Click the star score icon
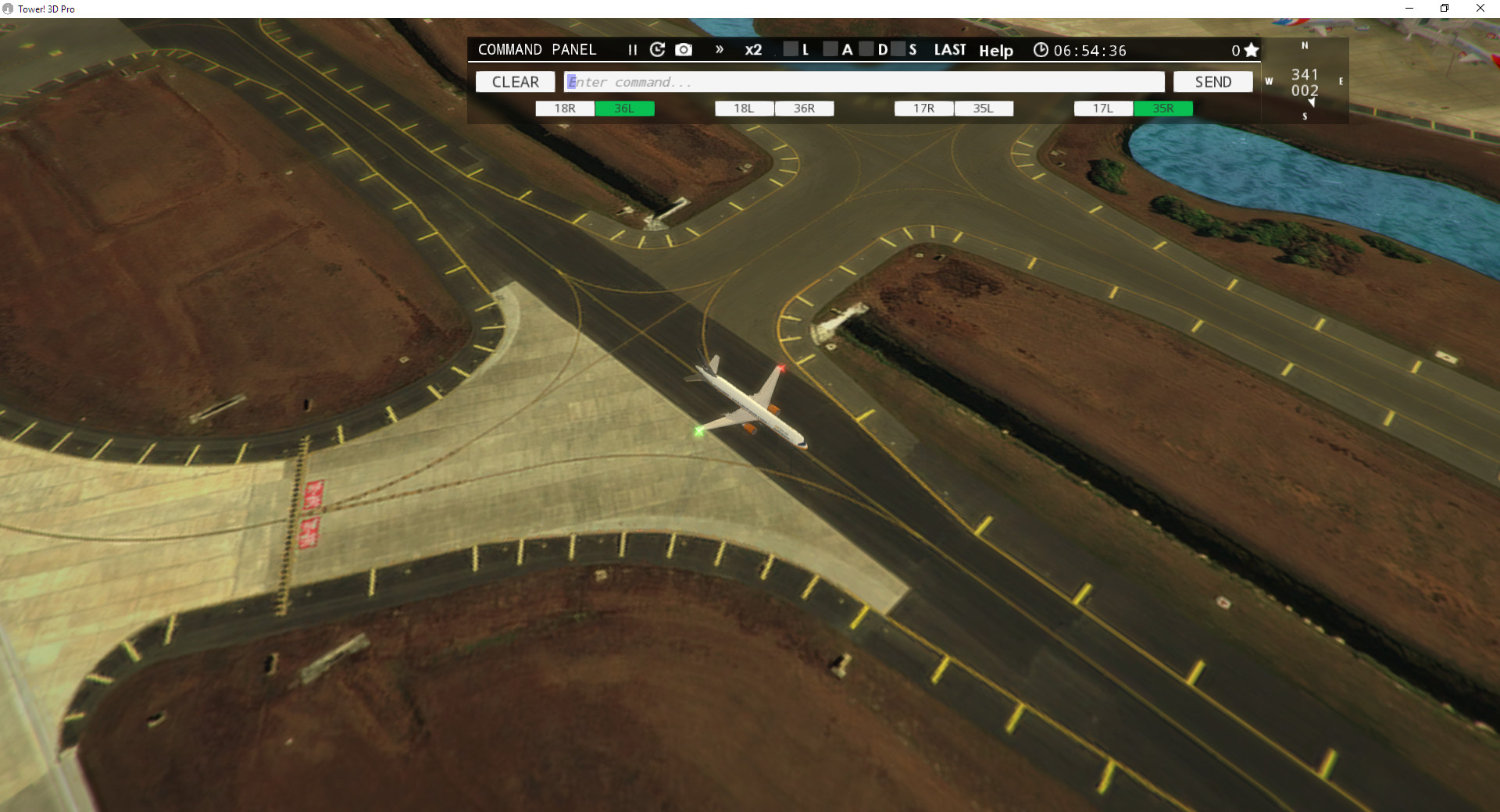The width and height of the screenshot is (1500, 812). [1252, 49]
